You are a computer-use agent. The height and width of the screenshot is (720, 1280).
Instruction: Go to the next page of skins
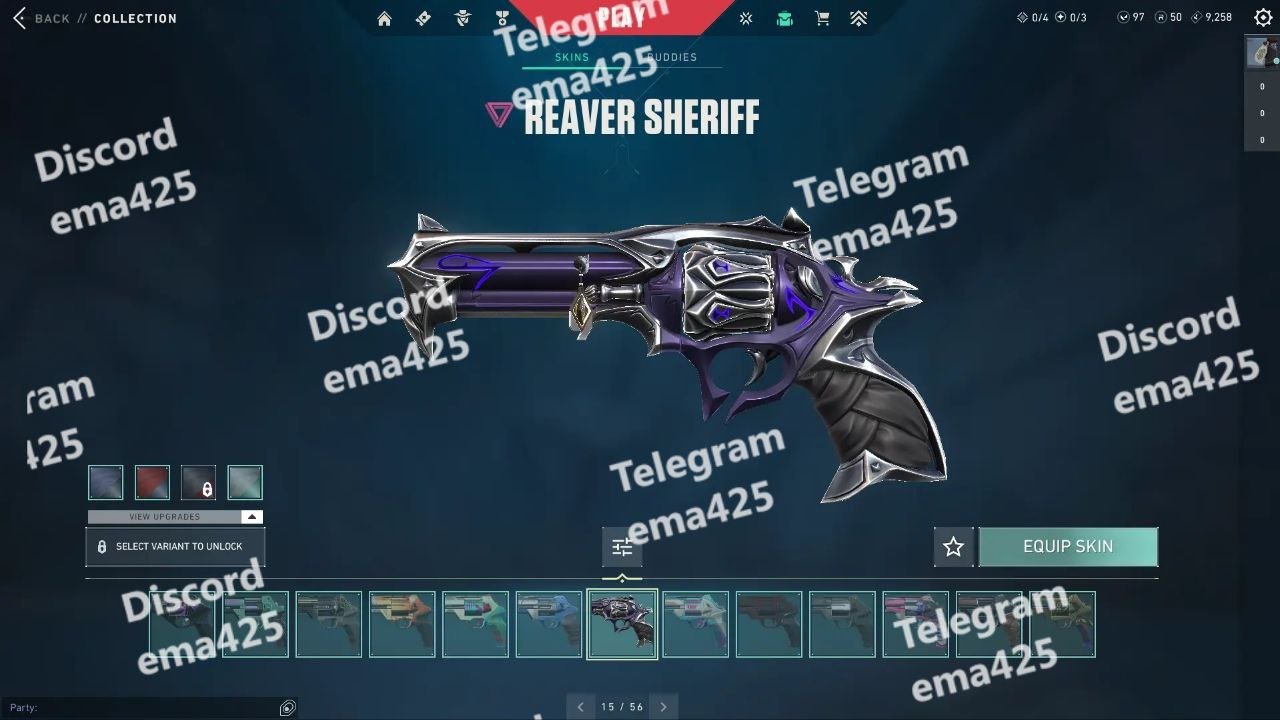tap(663, 707)
